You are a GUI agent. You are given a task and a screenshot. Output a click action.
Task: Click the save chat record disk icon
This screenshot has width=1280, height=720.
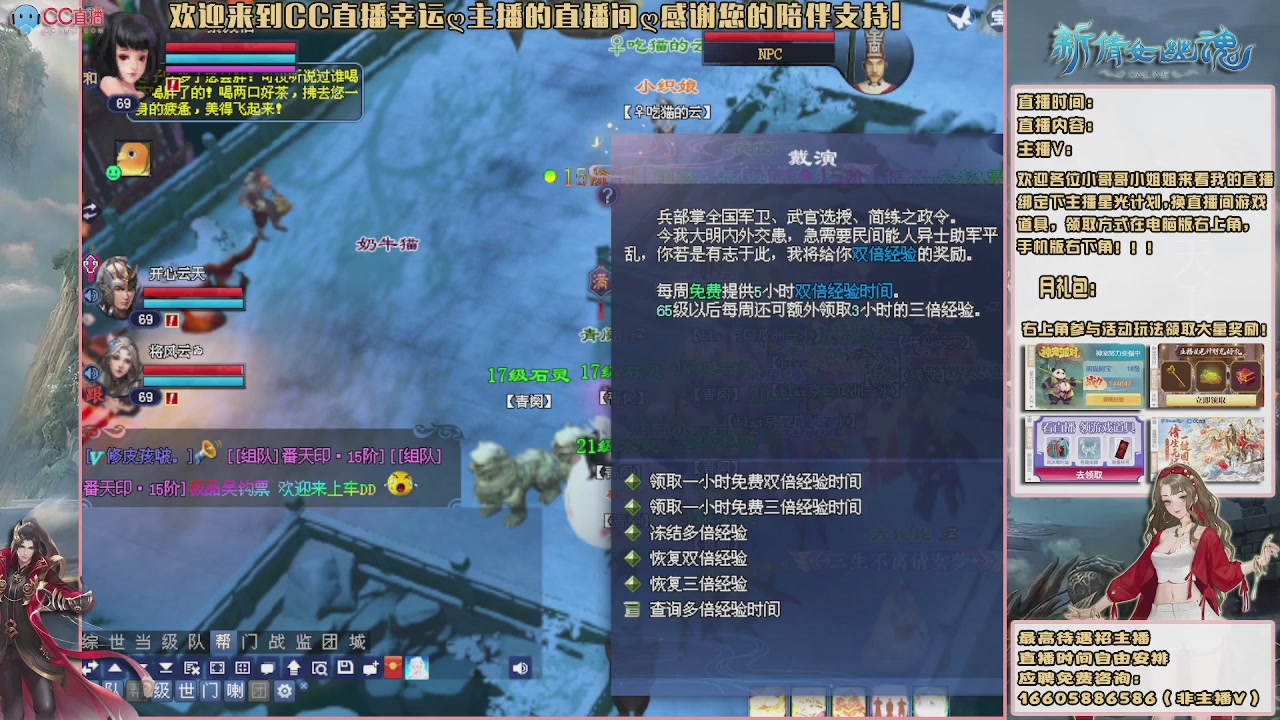click(345, 667)
